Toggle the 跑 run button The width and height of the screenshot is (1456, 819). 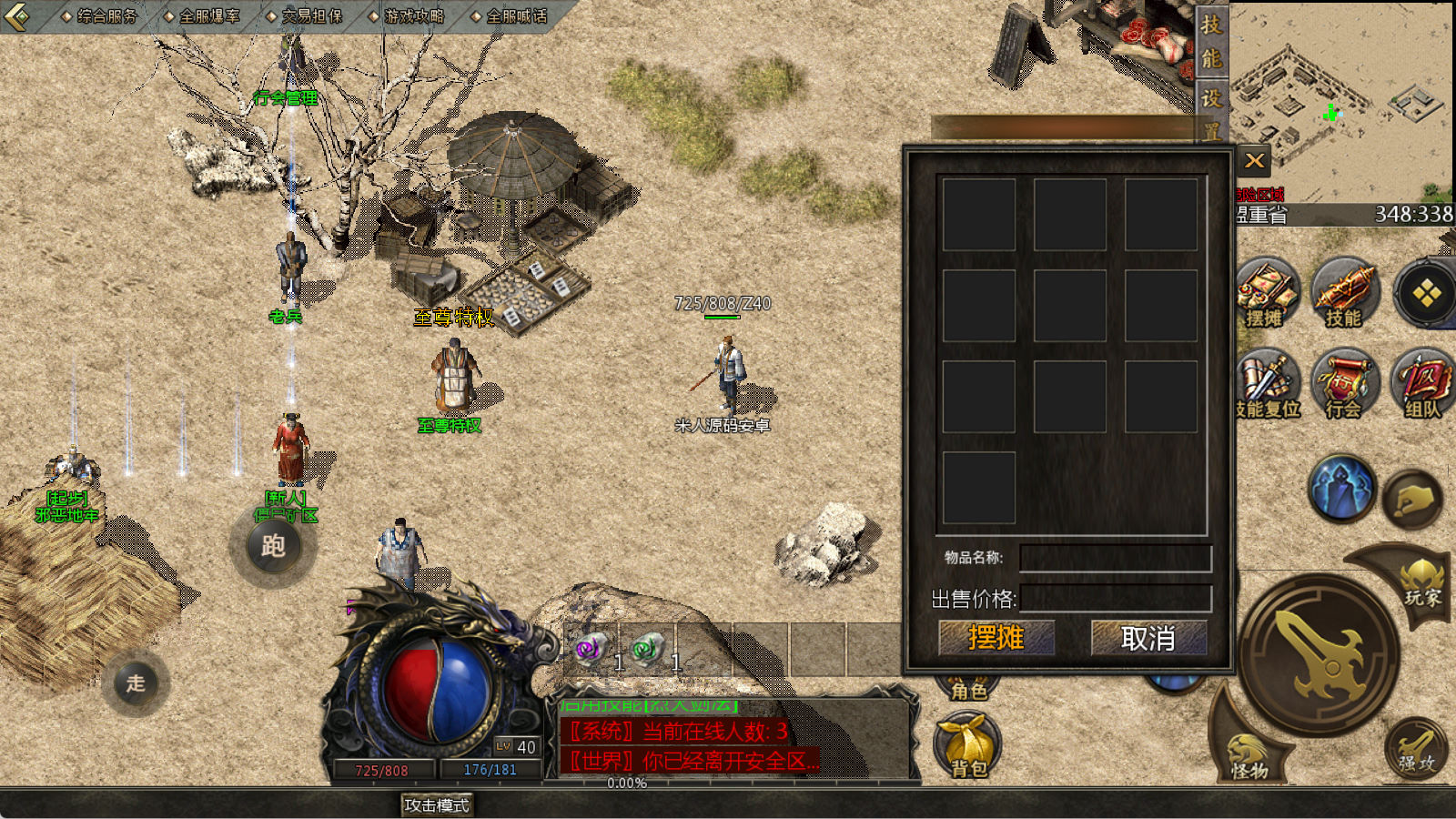273,546
